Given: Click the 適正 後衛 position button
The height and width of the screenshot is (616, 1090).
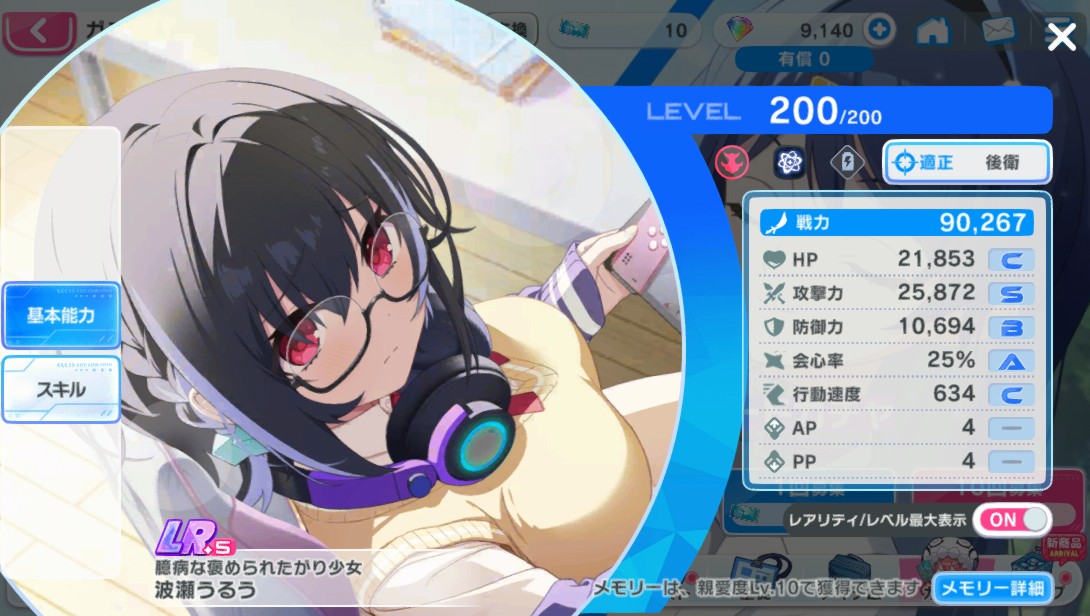Looking at the screenshot, I should point(967,162).
